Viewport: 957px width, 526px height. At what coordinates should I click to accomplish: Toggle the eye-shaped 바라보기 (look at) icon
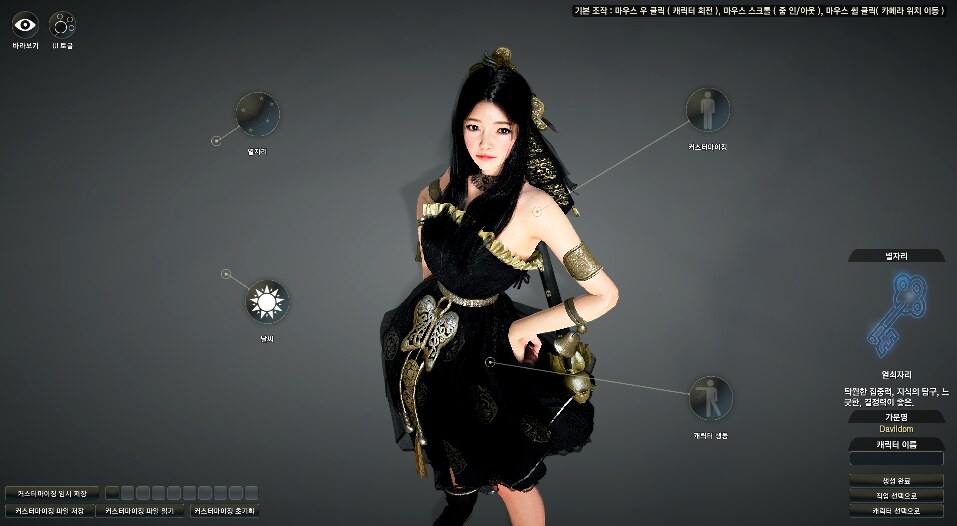point(26,24)
